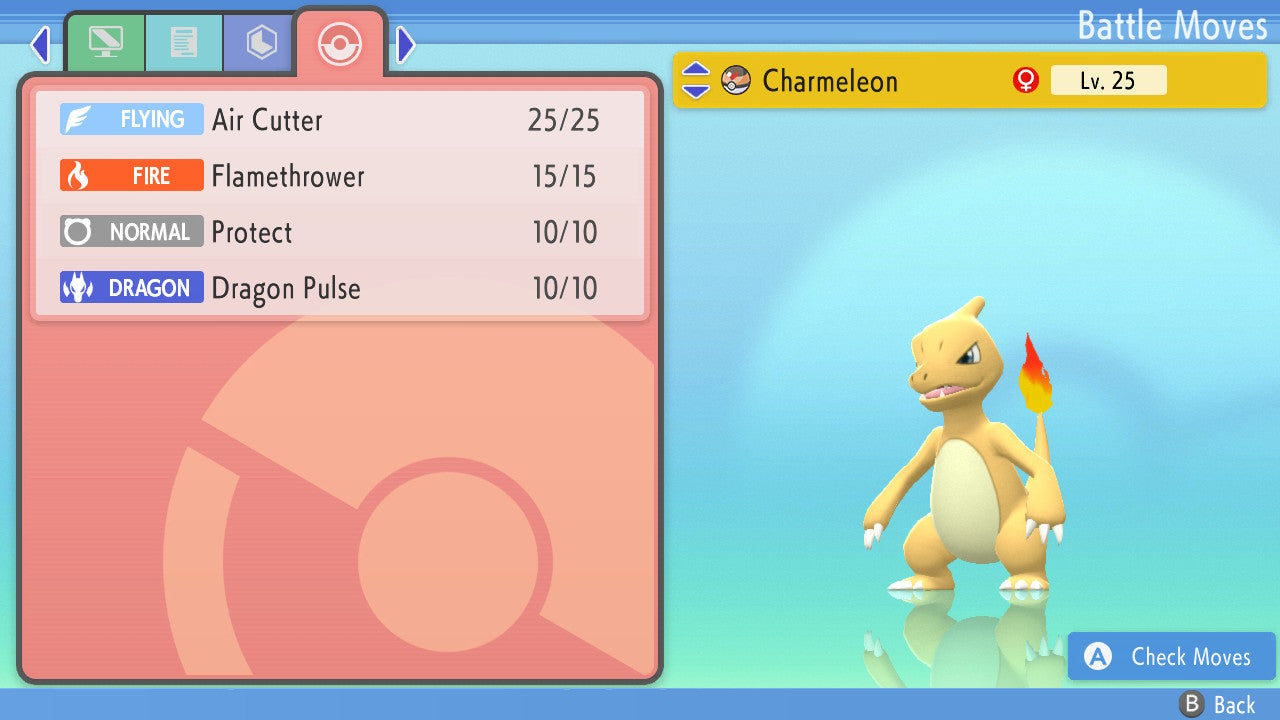Switch to the hexagon stats tab
The image size is (1280, 720).
pos(261,43)
